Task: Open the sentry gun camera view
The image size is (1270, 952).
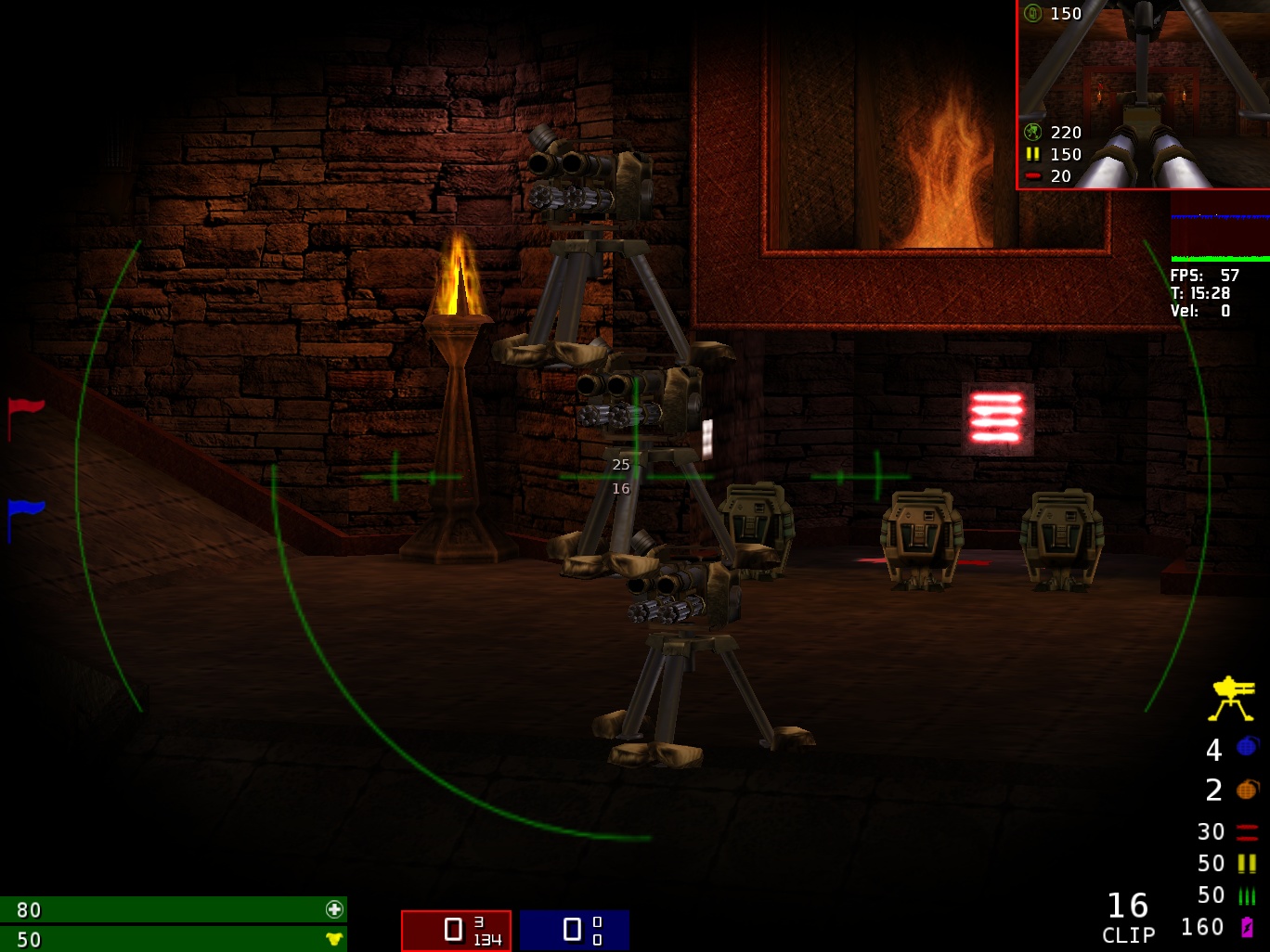Action: [x=1143, y=95]
